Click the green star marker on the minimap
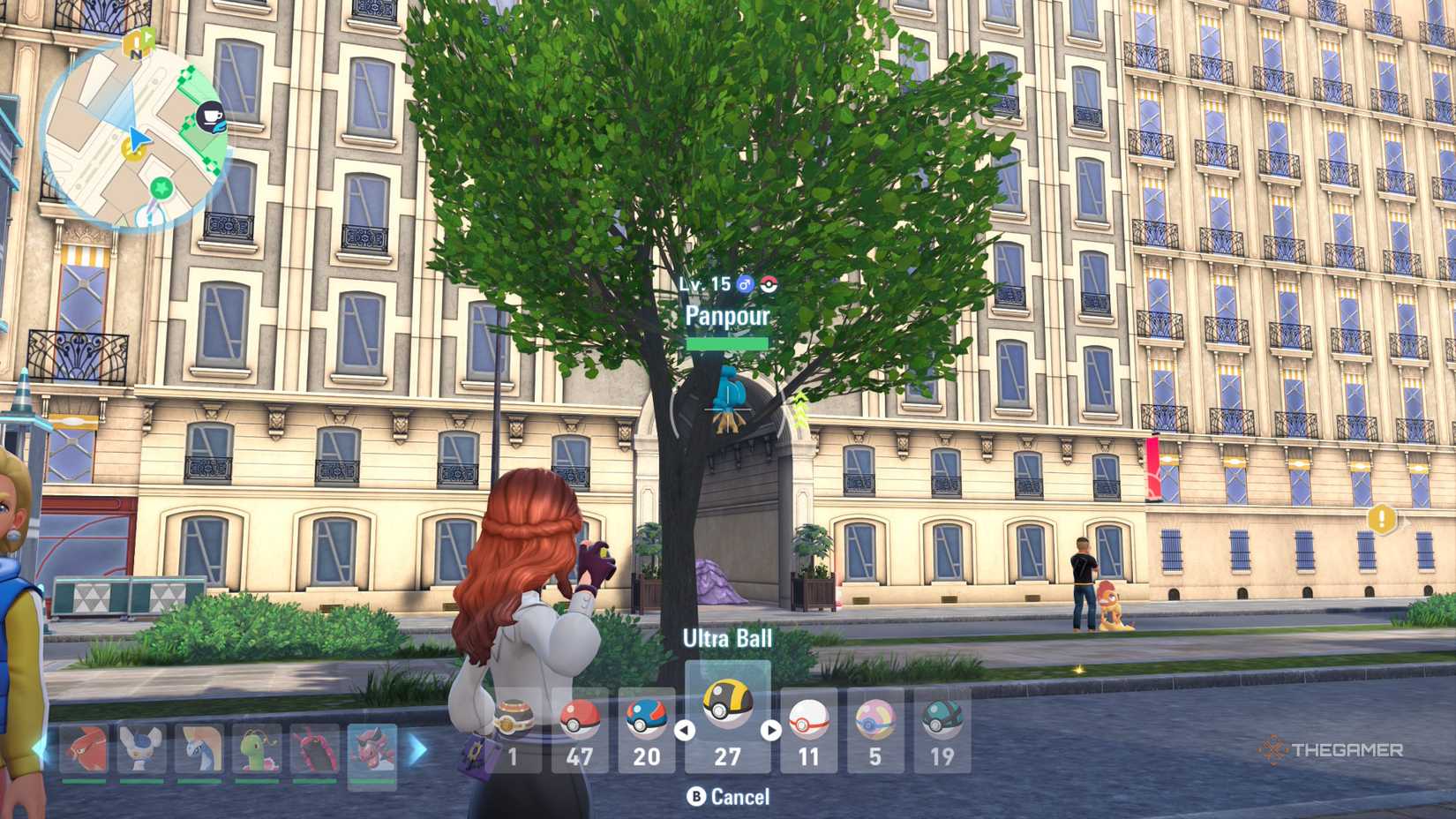 (x=161, y=187)
